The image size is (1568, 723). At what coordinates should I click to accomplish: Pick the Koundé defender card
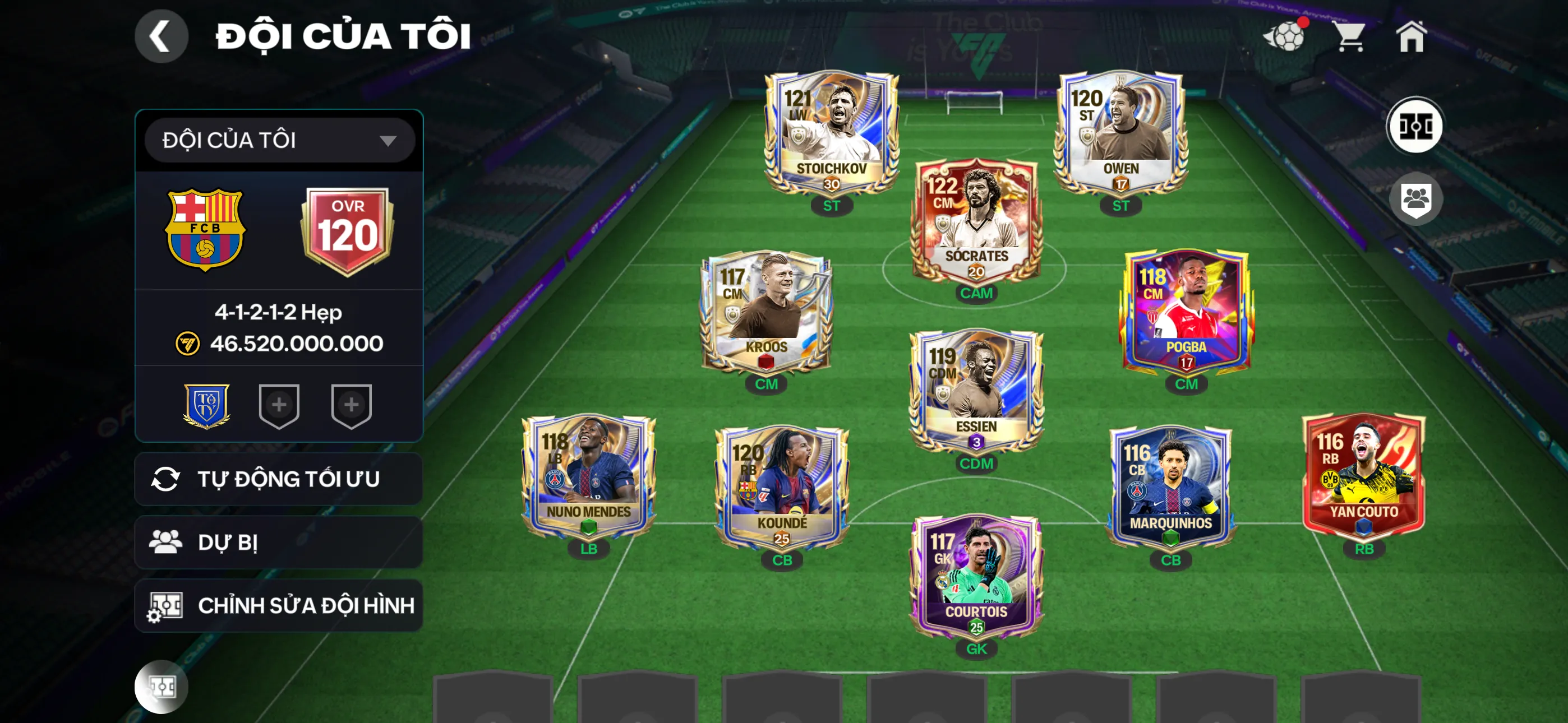point(782,487)
